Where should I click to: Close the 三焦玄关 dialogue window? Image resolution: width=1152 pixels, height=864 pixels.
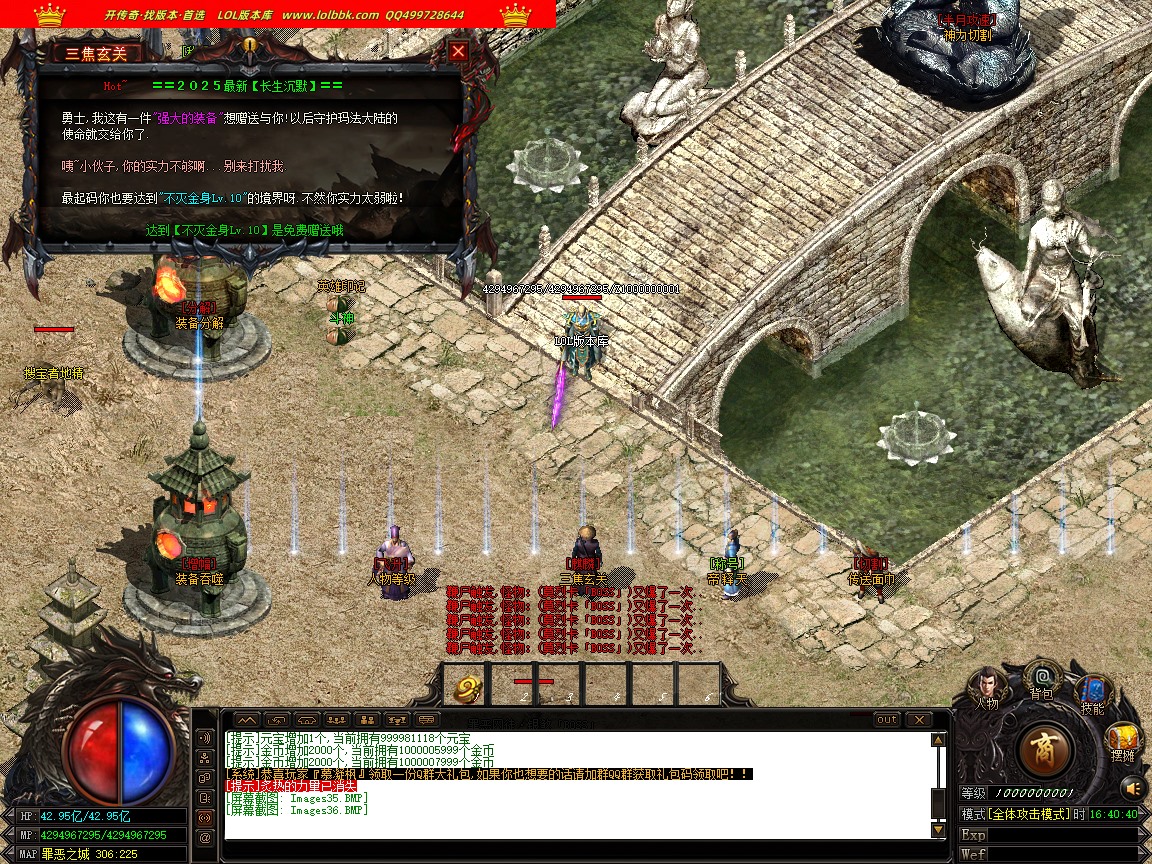click(458, 51)
